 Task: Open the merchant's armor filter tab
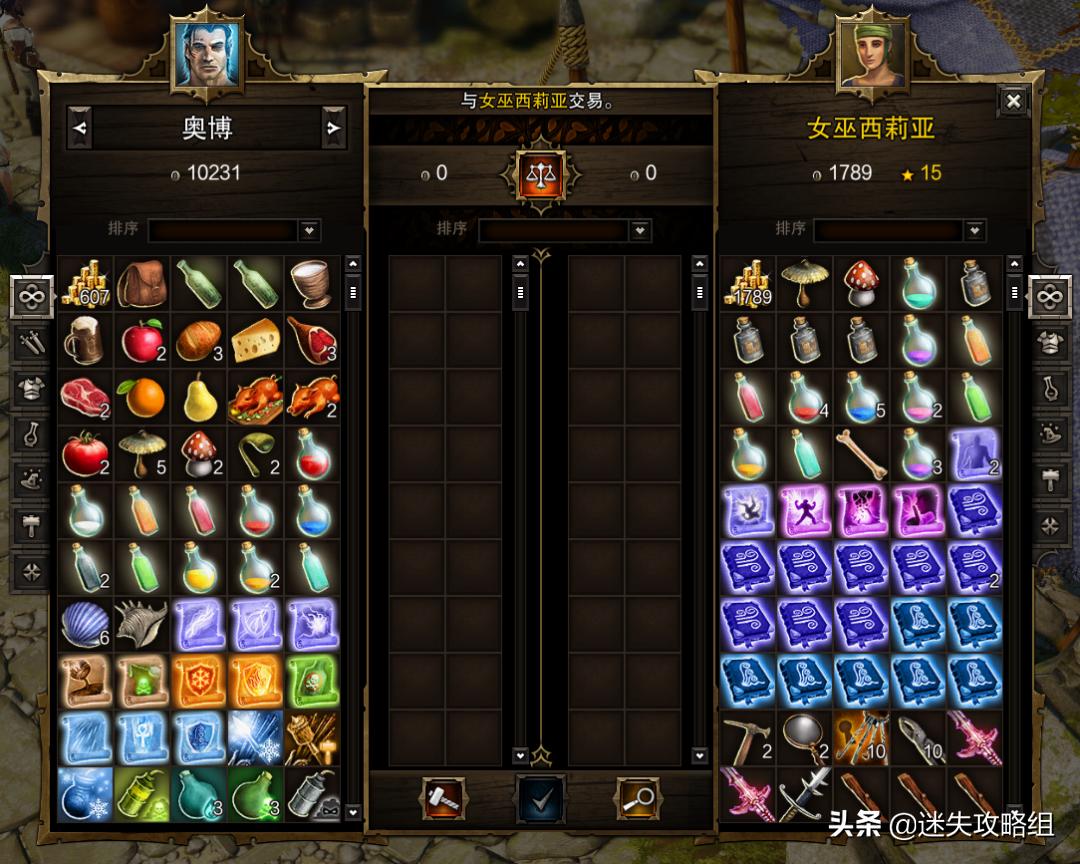coord(1048,342)
